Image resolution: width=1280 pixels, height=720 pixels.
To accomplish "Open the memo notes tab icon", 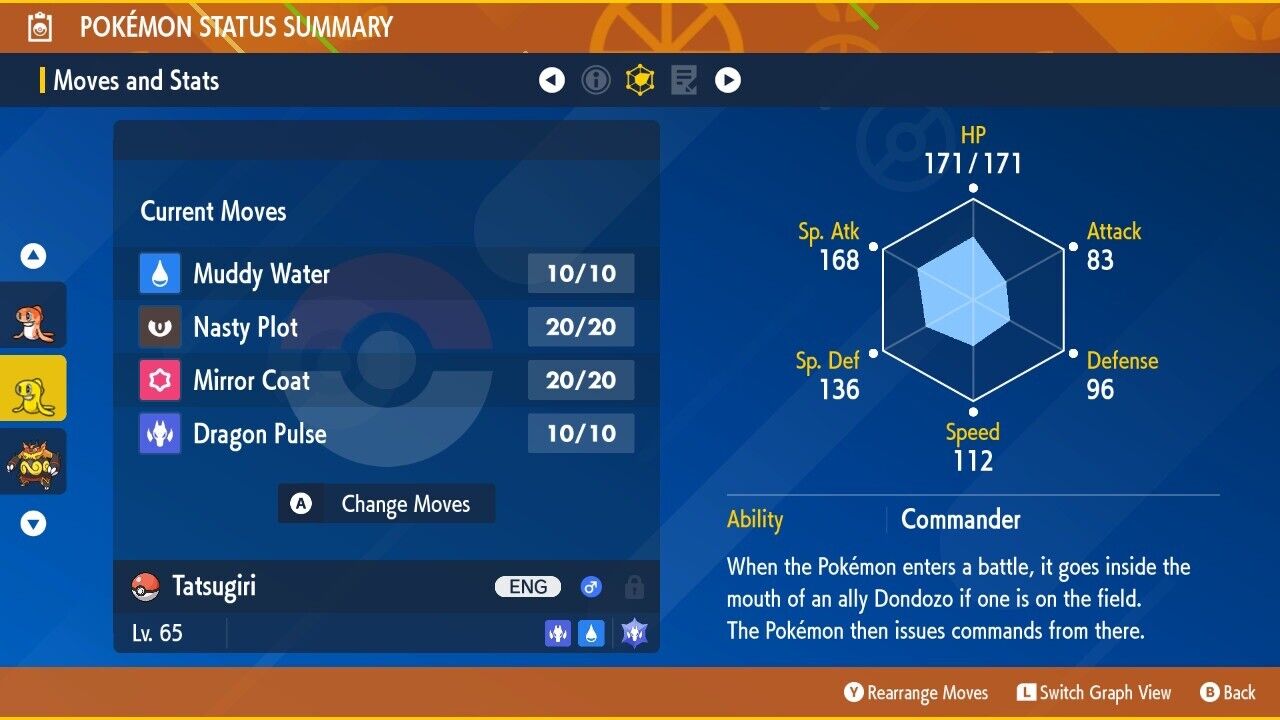I will point(684,80).
